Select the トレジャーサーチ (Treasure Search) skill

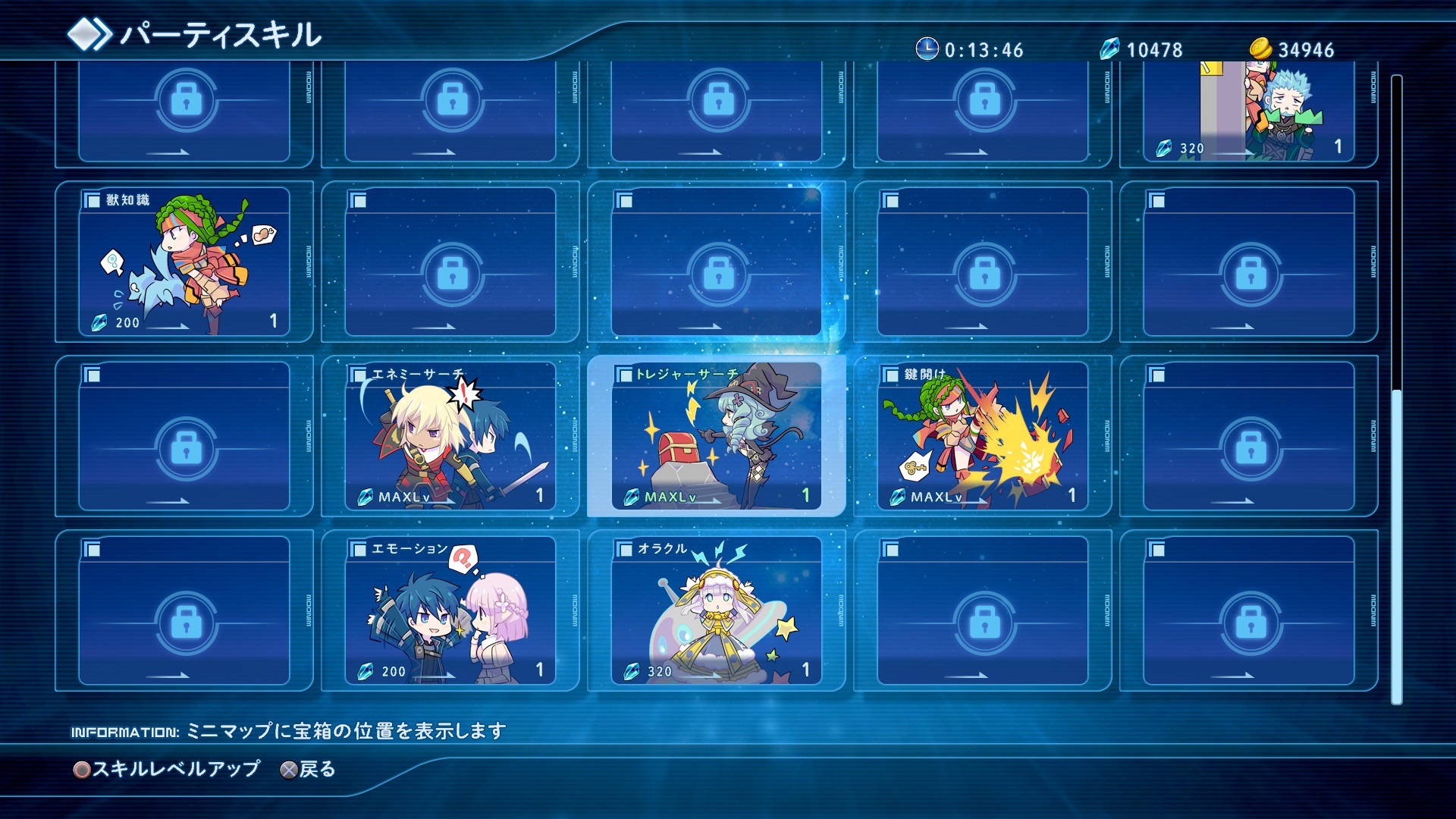tap(720, 440)
